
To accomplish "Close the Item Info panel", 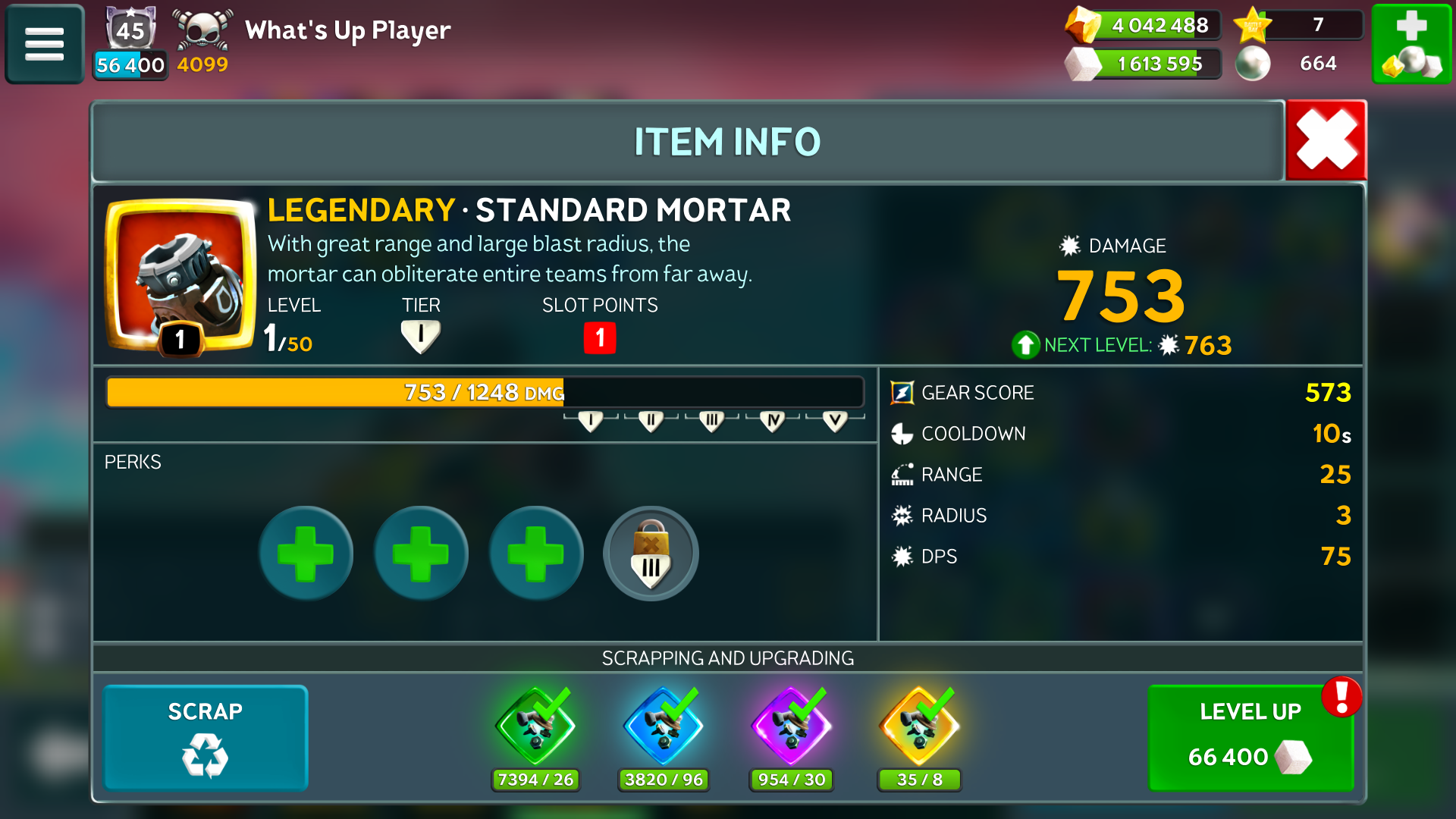I will 1326,140.
